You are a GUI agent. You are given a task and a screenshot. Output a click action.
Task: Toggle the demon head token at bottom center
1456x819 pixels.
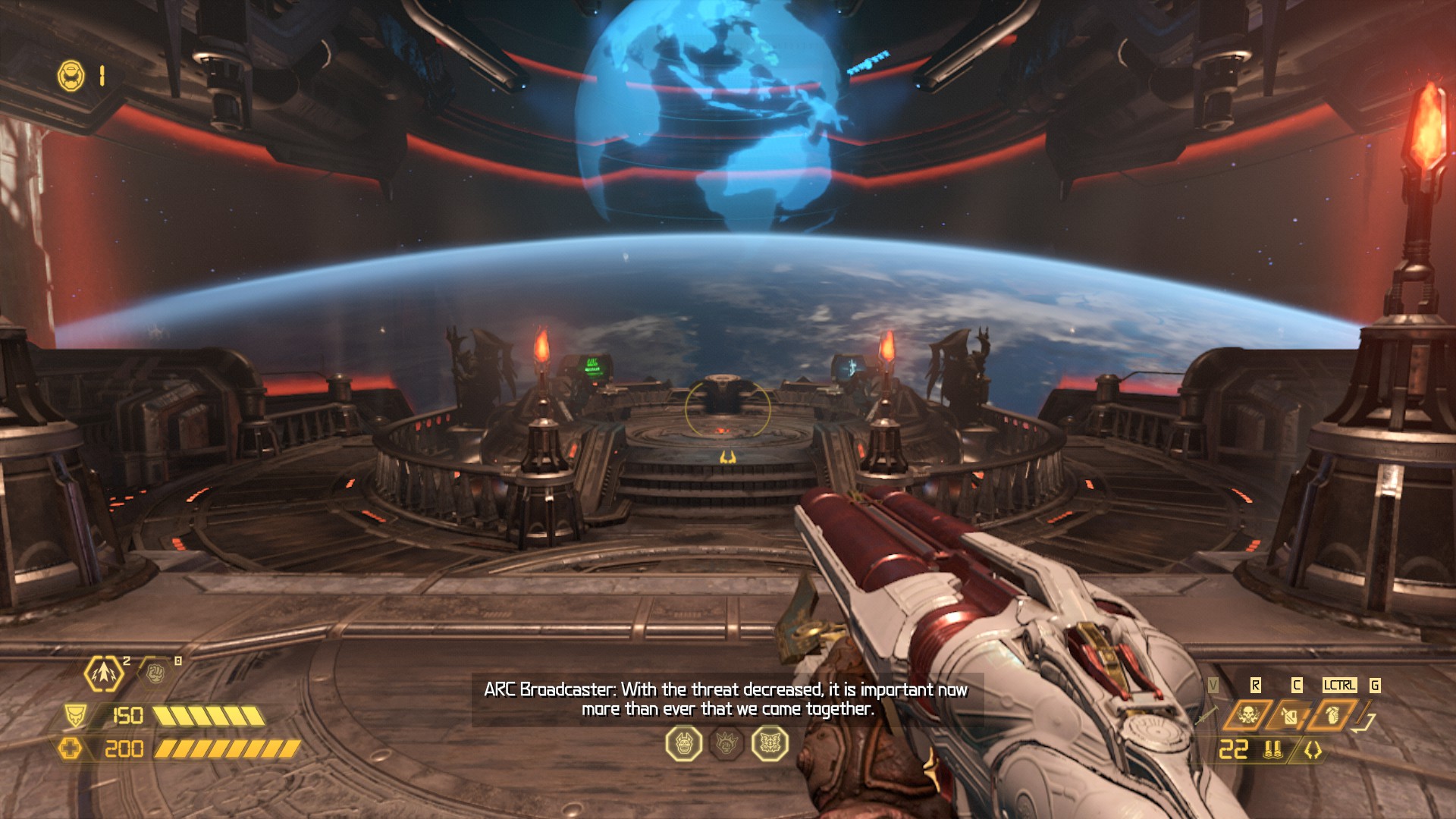pos(685,745)
